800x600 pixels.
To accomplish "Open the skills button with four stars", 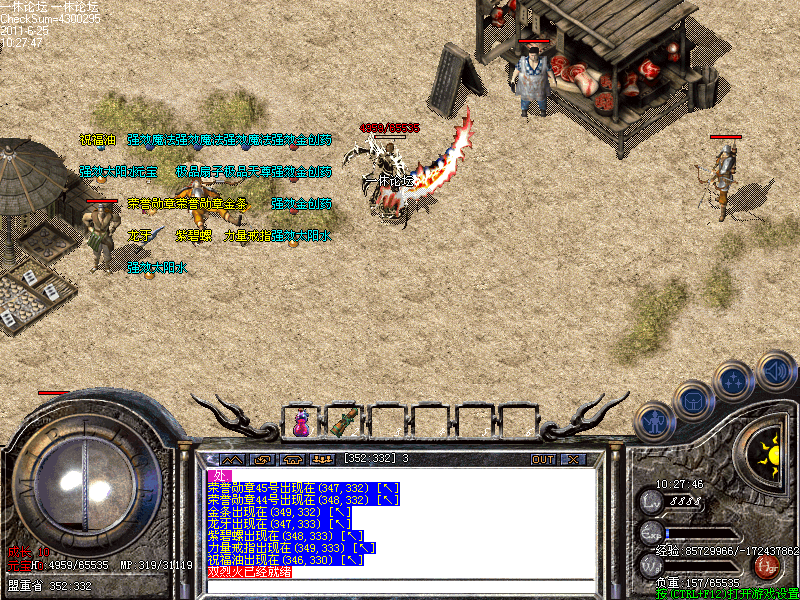I will pos(734,382).
